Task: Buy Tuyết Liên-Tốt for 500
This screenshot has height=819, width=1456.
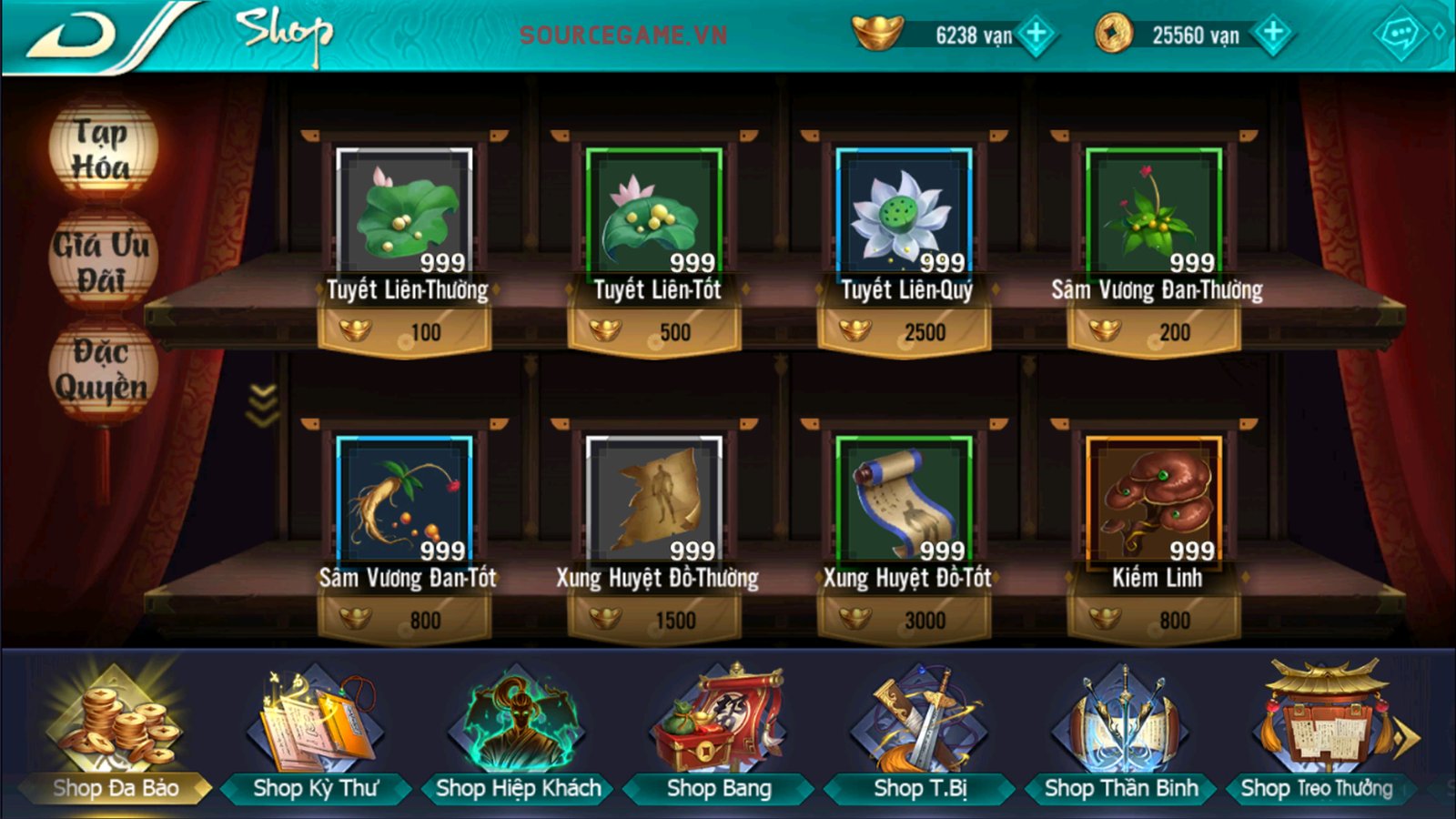Action: click(x=655, y=331)
